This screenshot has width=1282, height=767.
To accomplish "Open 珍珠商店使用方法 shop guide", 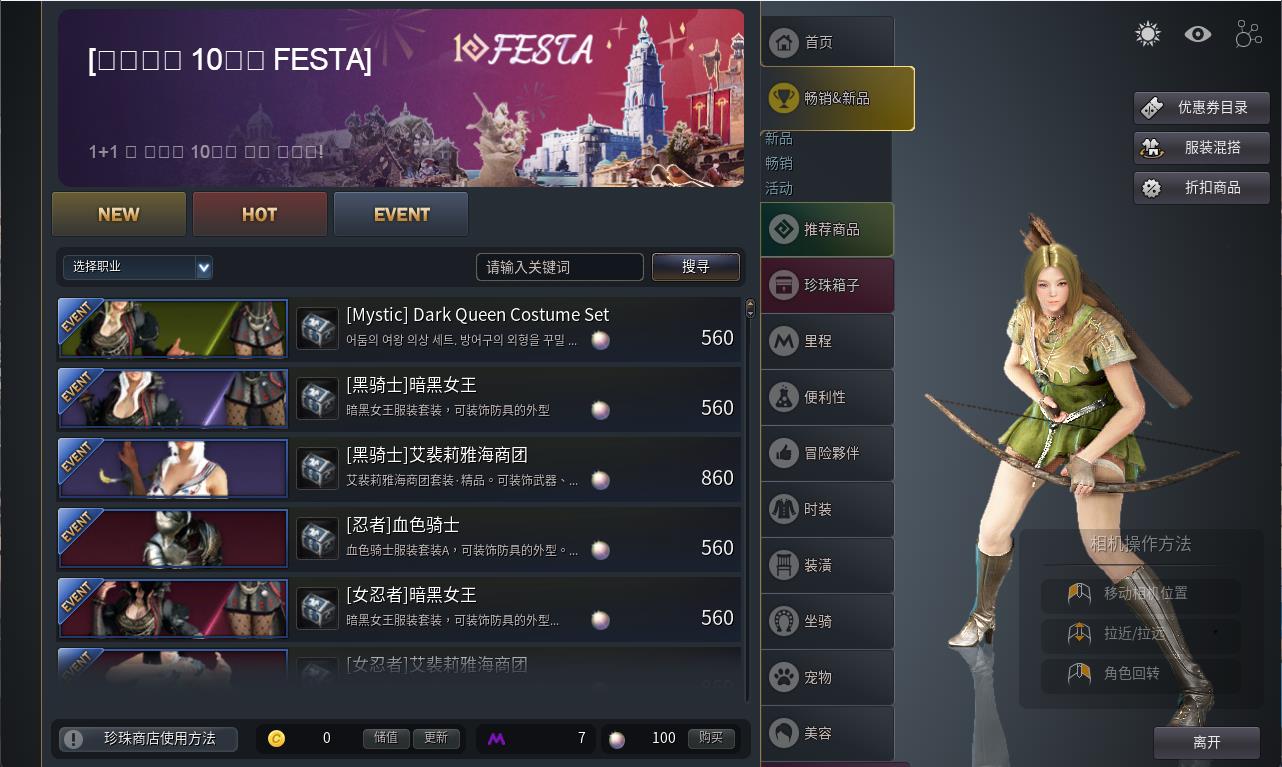I will (x=148, y=739).
